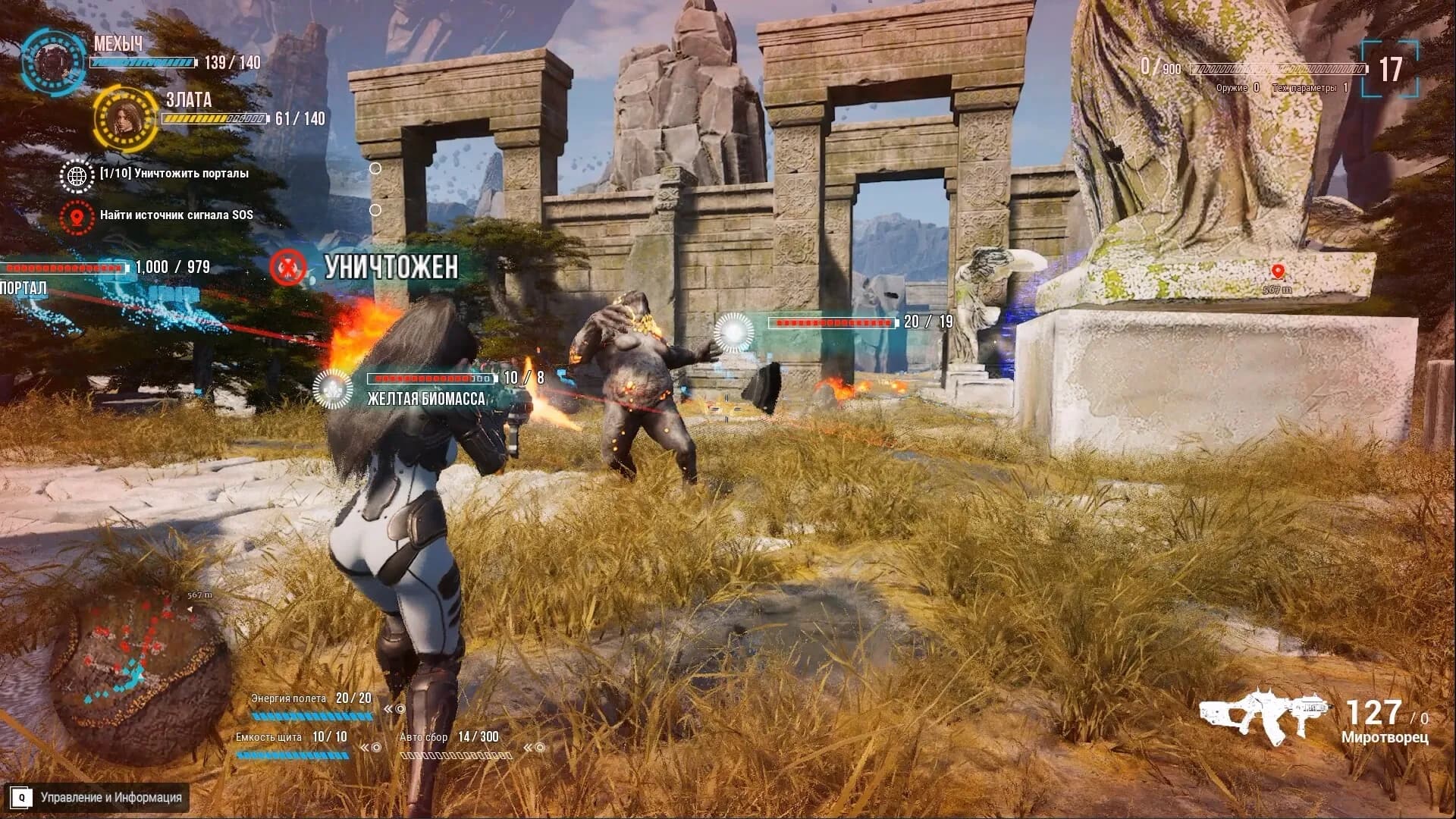Select the ЗЛАТА companion portrait
This screenshot has height=819, width=1456.
(x=125, y=119)
